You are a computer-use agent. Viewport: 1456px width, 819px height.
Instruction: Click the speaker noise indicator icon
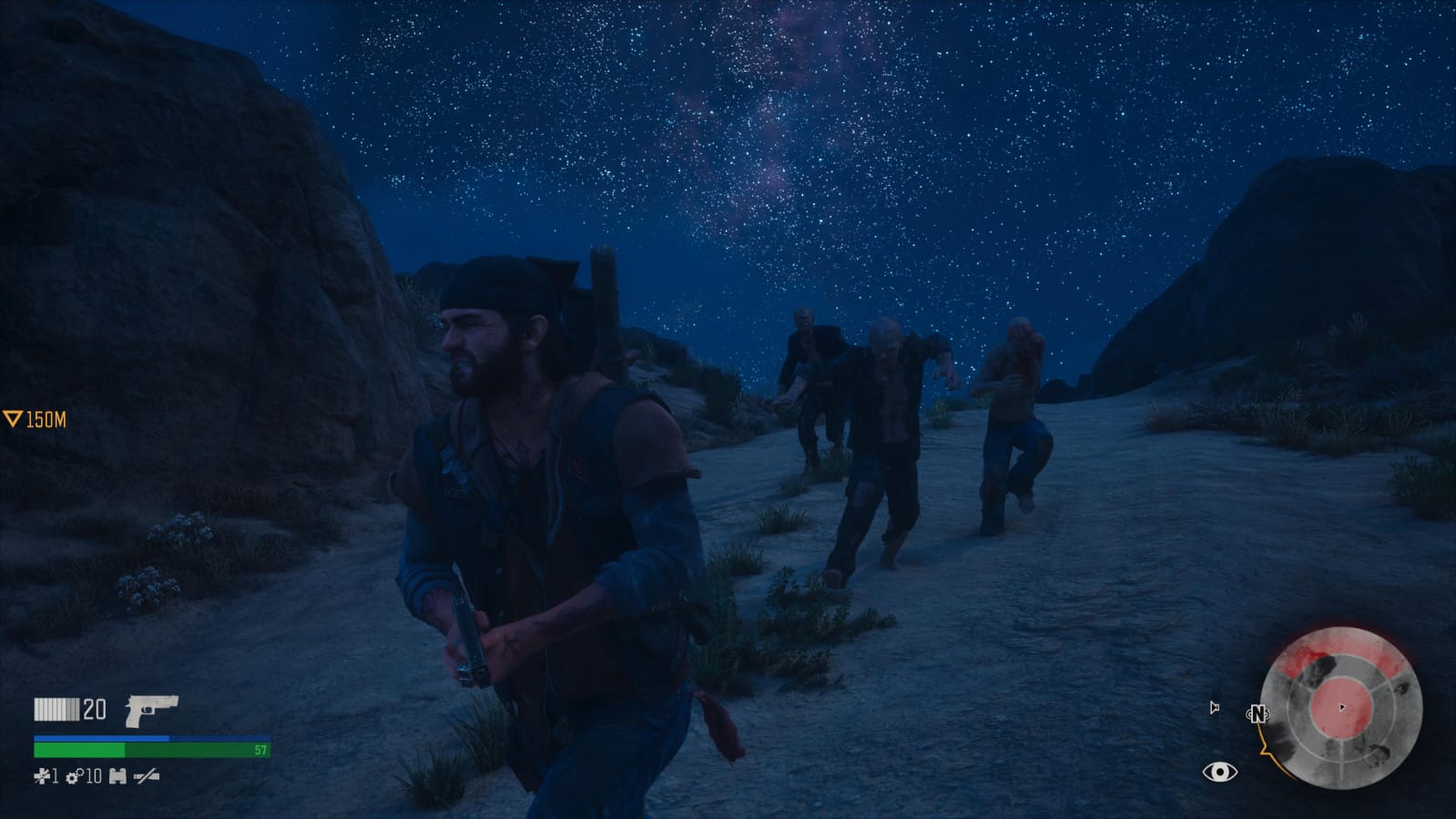pos(1214,708)
